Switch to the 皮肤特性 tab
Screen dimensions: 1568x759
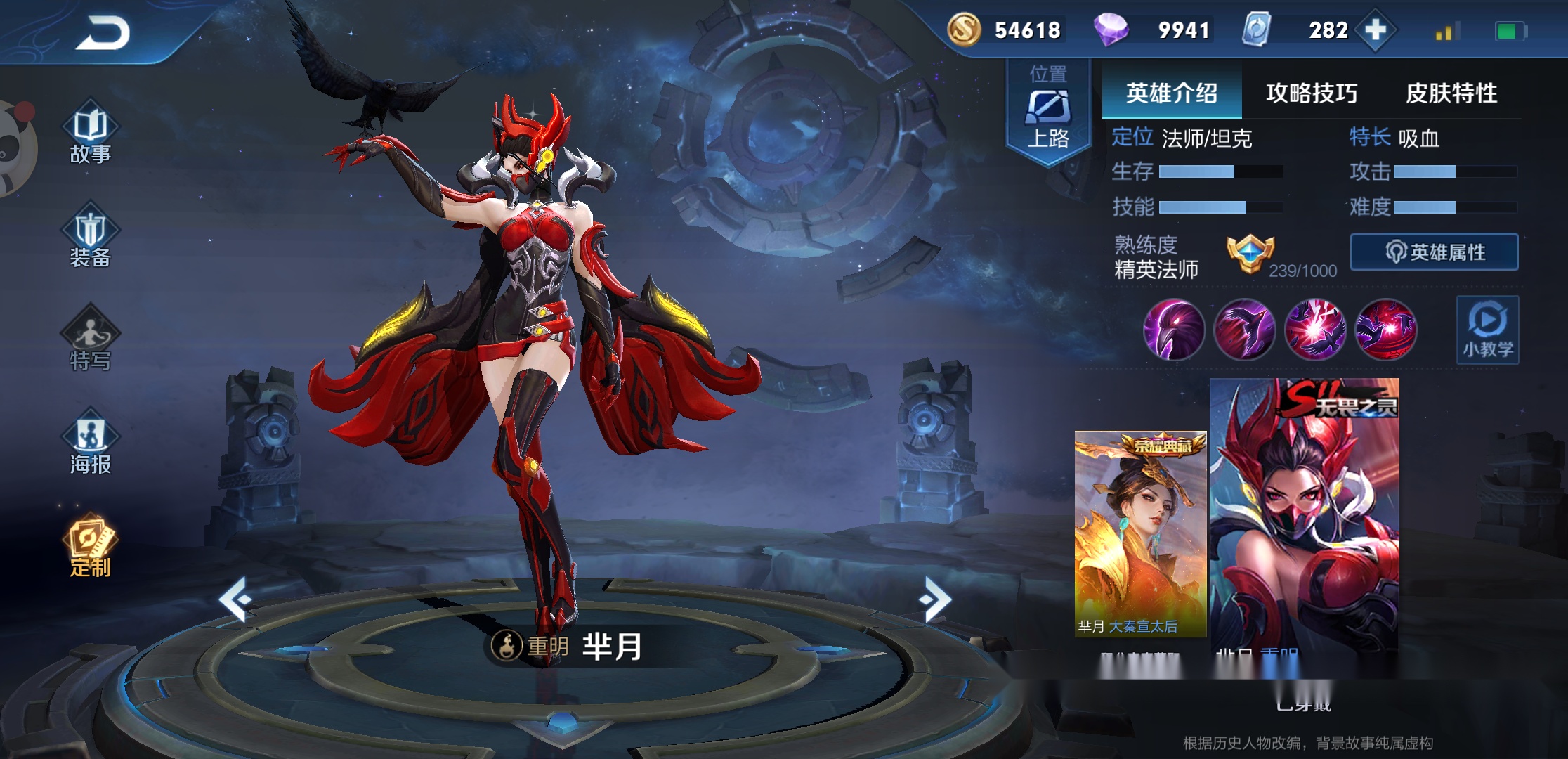tap(1451, 93)
